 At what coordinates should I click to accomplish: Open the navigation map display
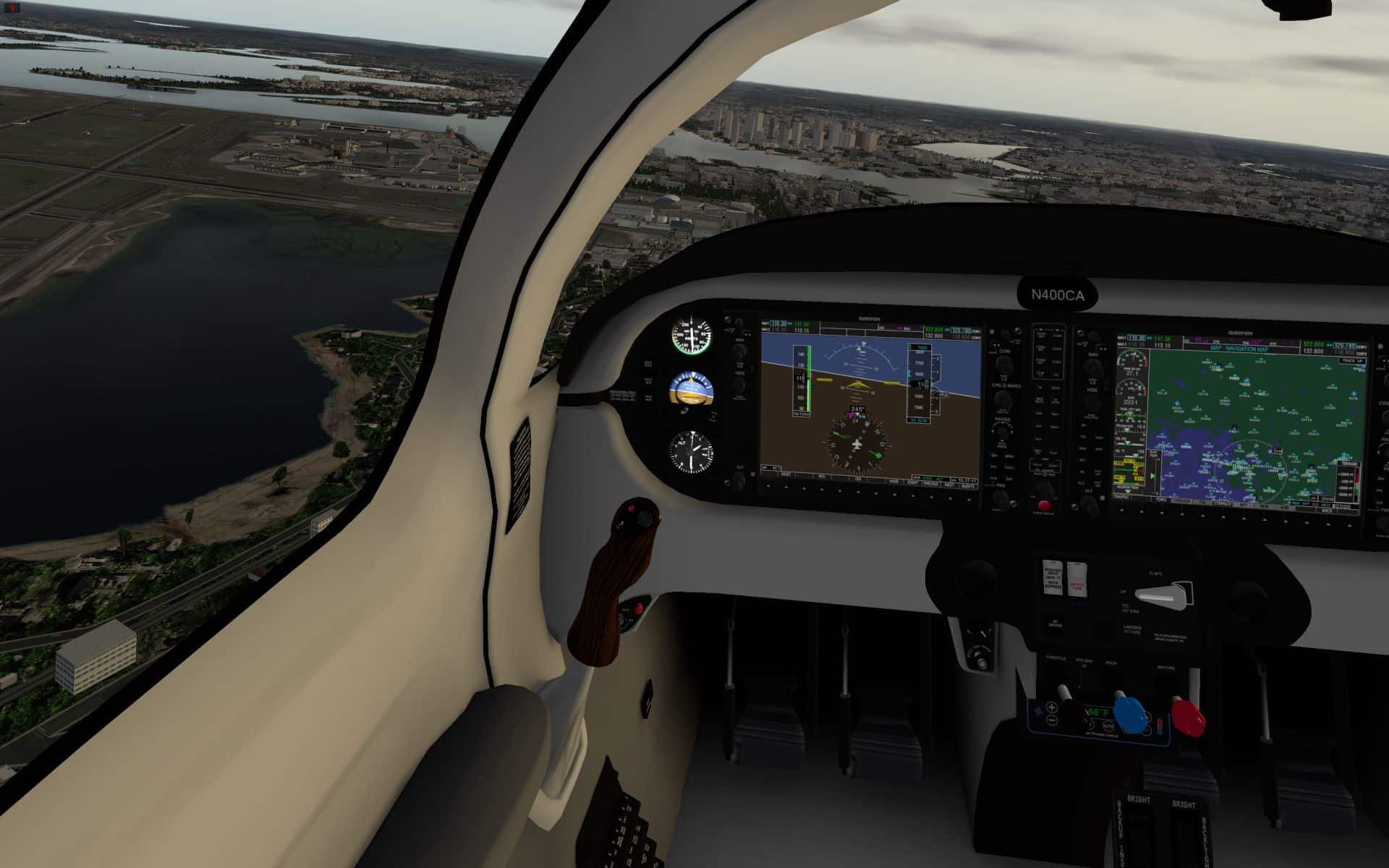click(x=1238, y=423)
